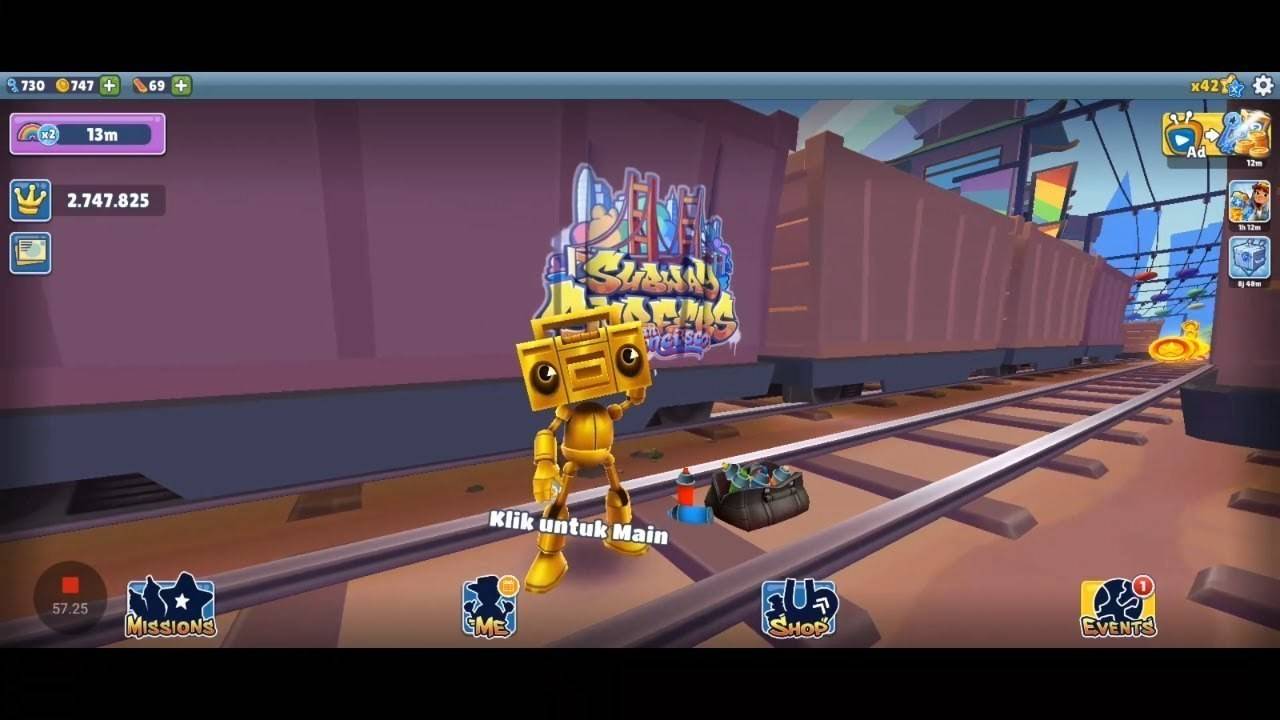
Task: Open the news mailbox icon
Action: [x=28, y=252]
